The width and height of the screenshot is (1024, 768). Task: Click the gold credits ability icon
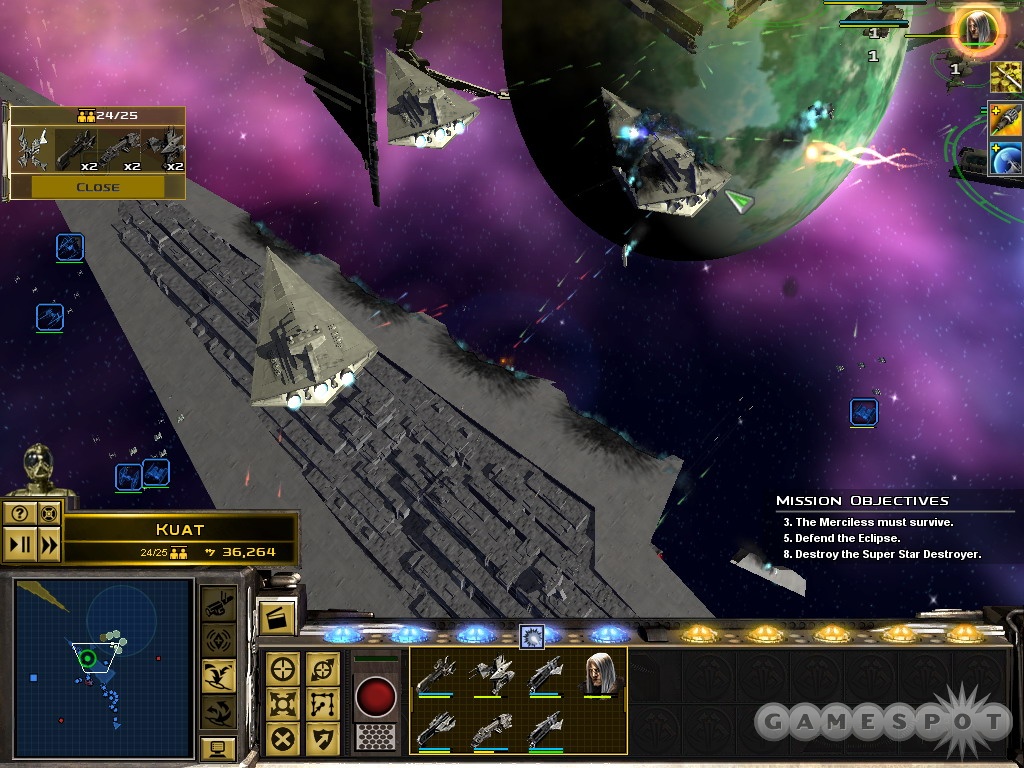tap(1004, 76)
